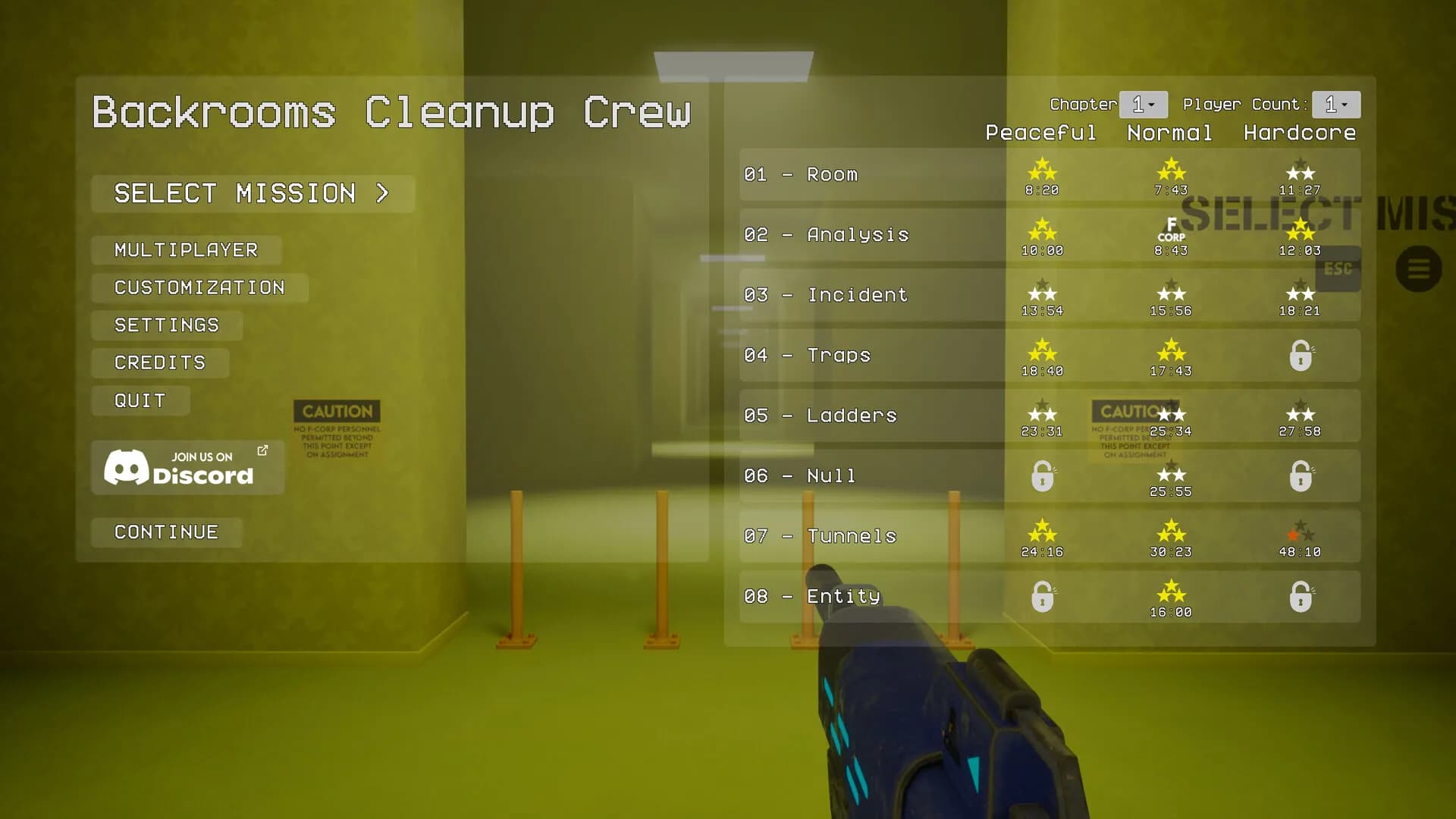Image resolution: width=1456 pixels, height=819 pixels.
Task: Click the 7:43 star rating for Room Normal
Action: [1171, 174]
